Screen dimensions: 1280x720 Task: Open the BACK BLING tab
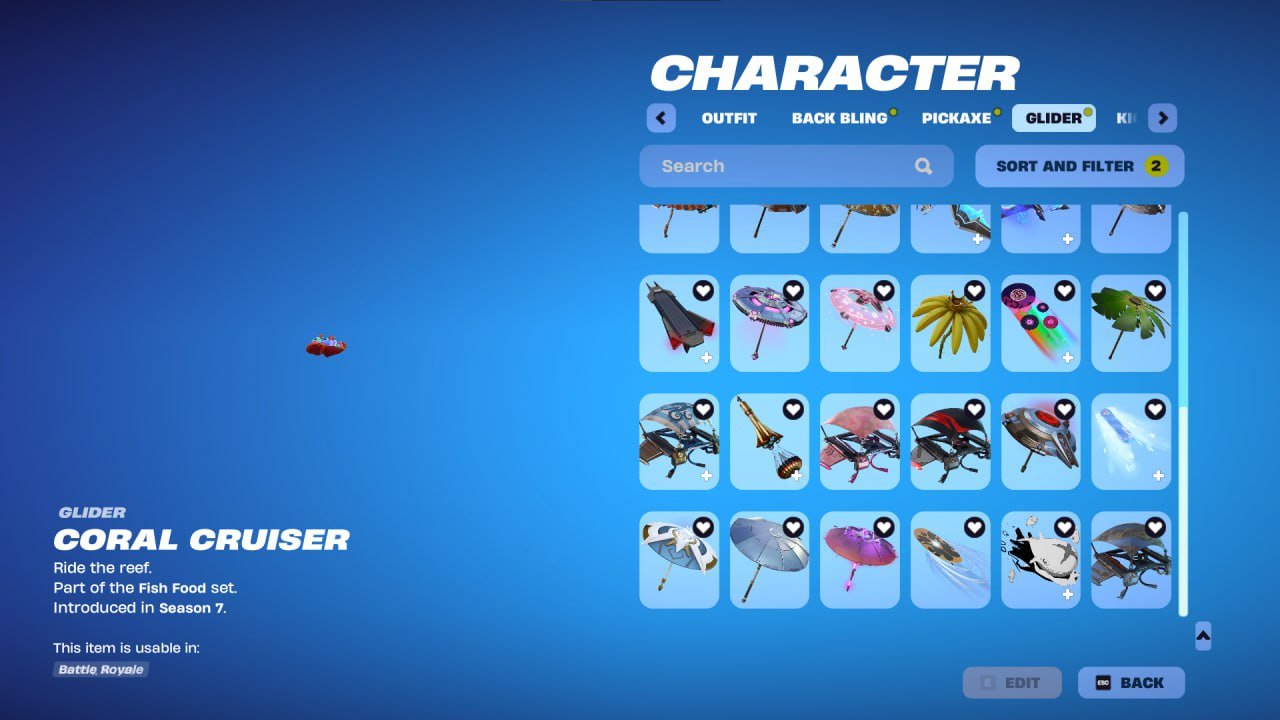[841, 118]
